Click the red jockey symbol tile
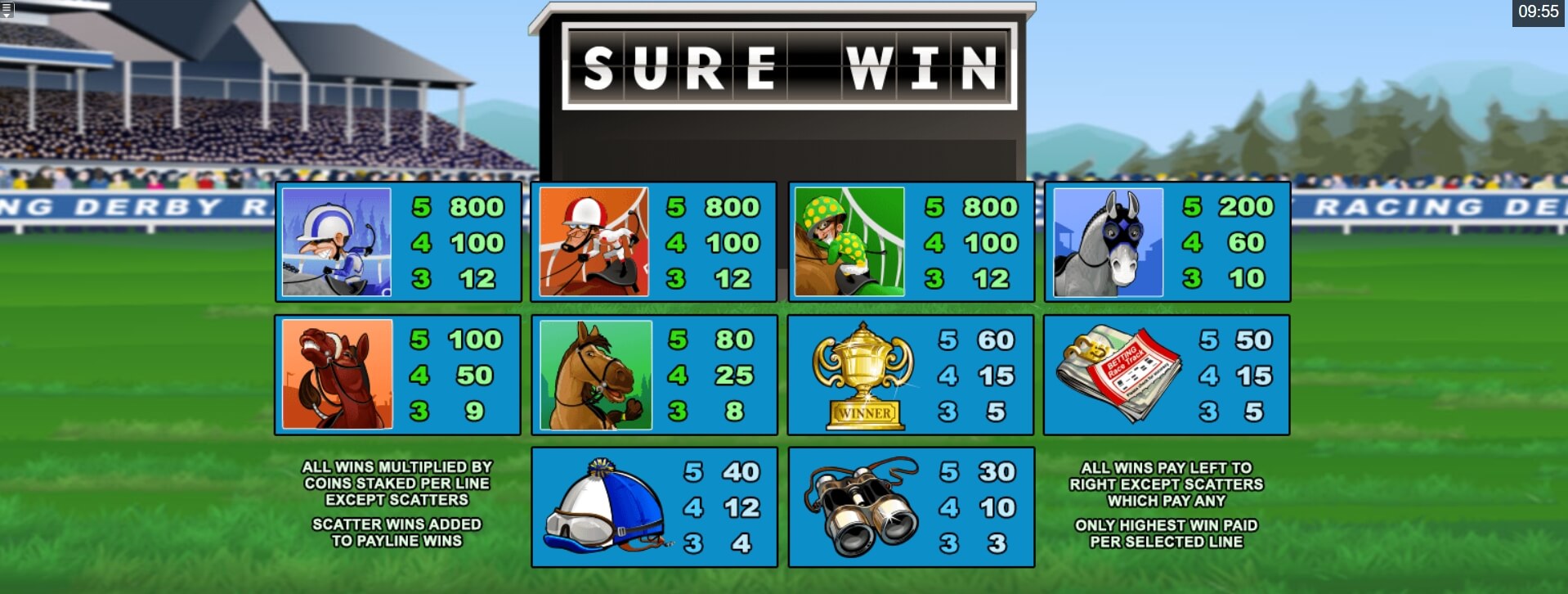 594,241
